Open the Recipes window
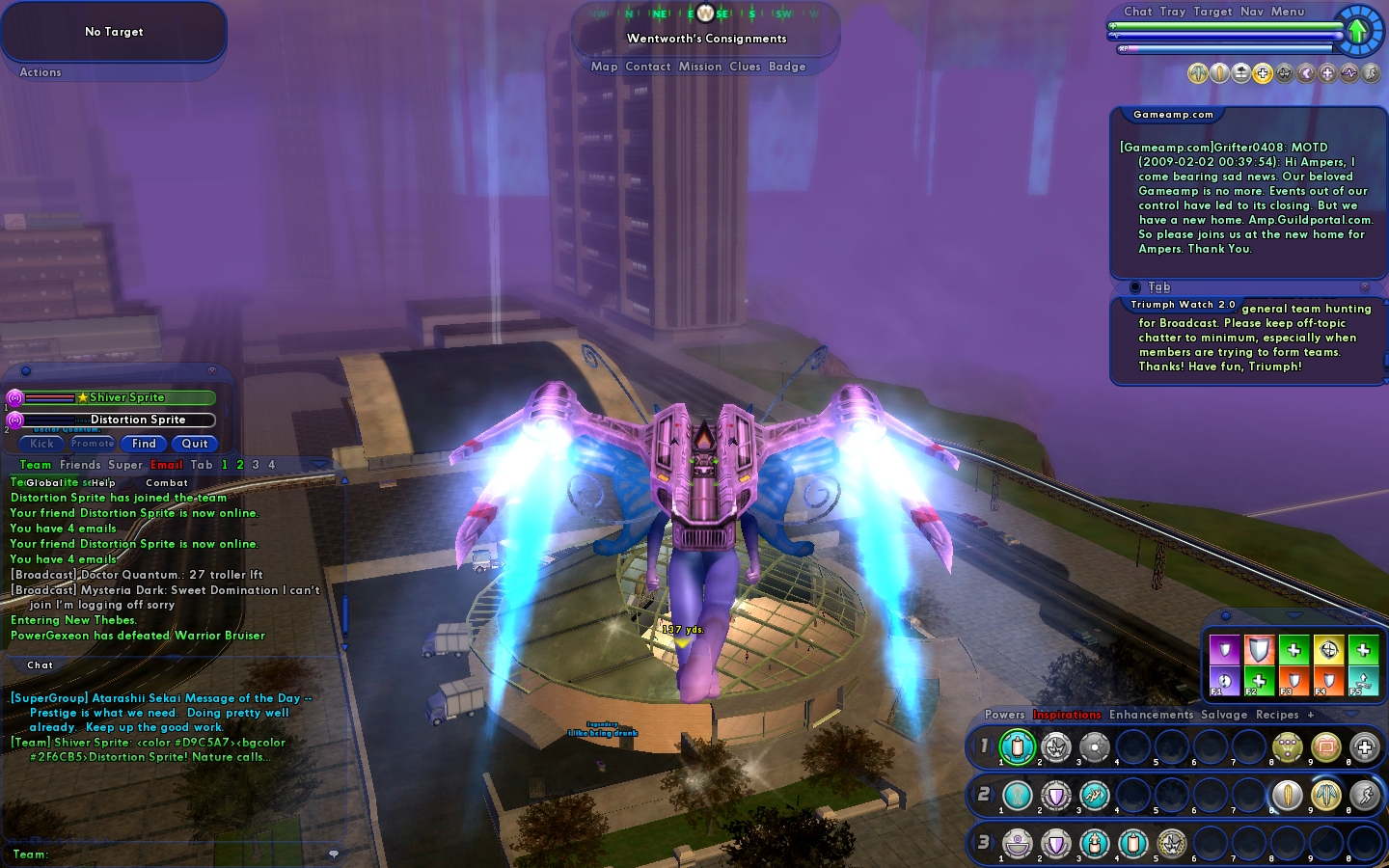This screenshot has height=868, width=1389. (x=1277, y=715)
